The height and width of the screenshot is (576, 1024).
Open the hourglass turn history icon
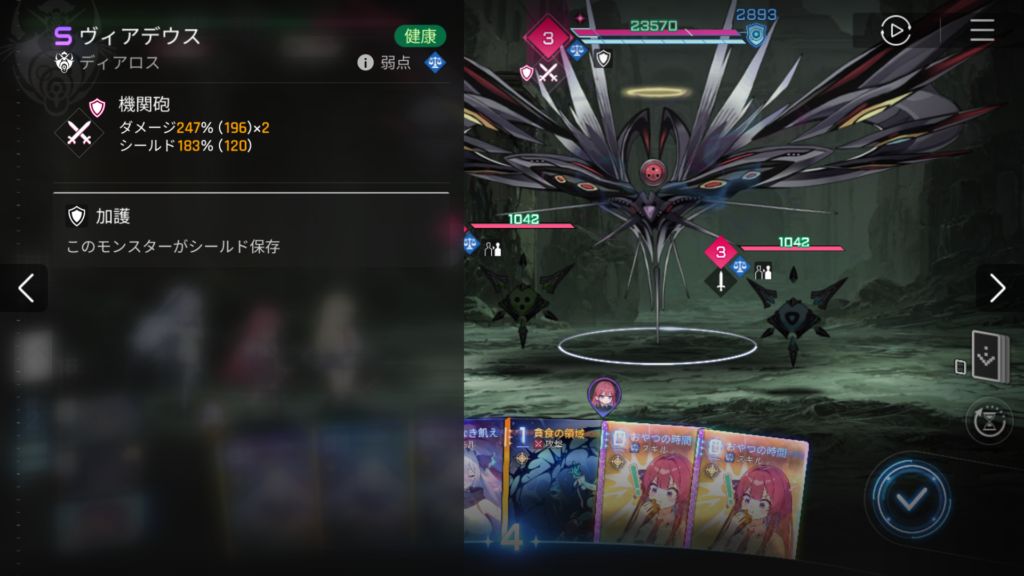coord(989,420)
